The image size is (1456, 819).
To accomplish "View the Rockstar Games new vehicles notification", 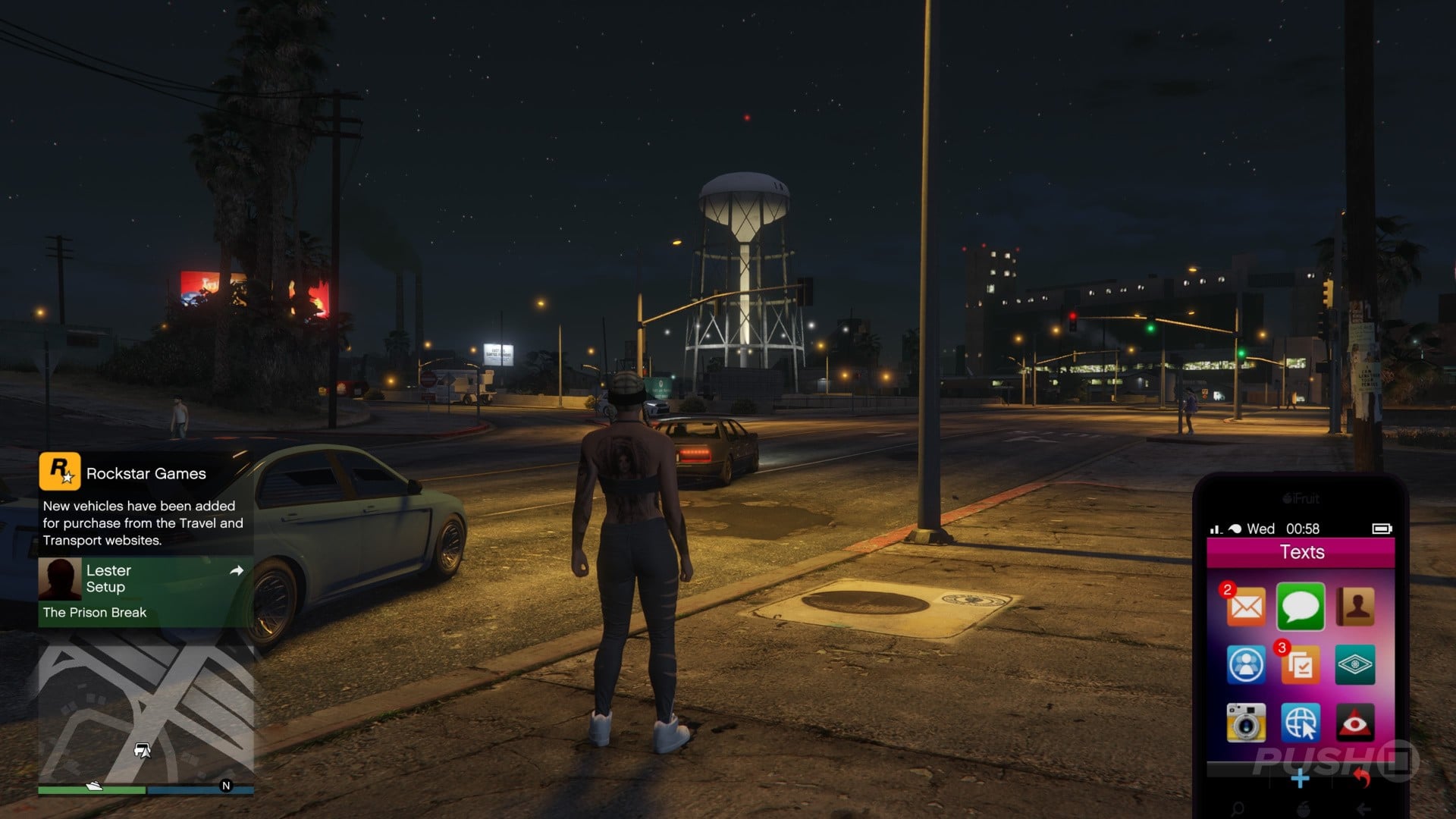I will [x=146, y=504].
